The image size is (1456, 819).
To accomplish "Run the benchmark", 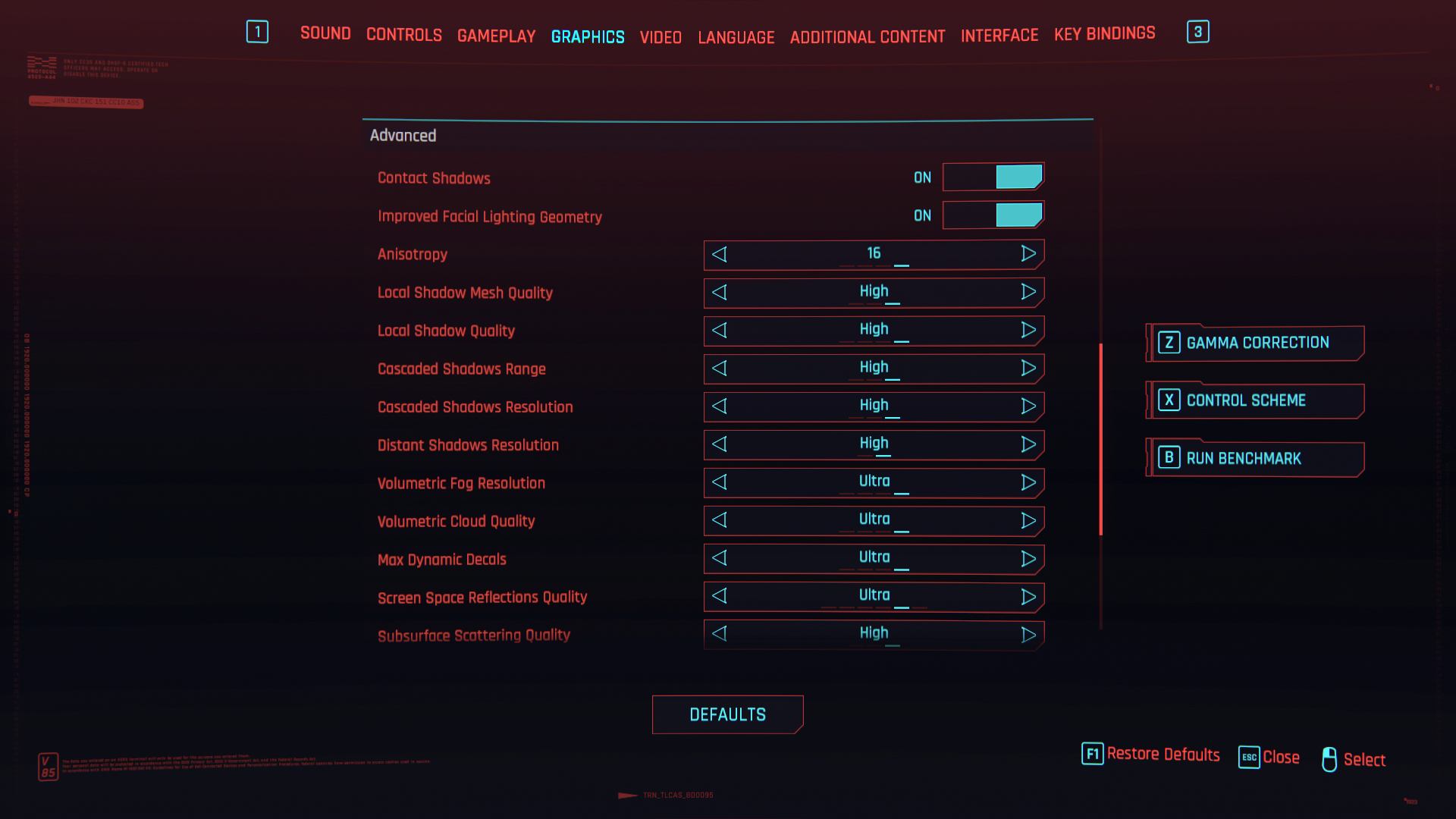I will coord(1256,458).
